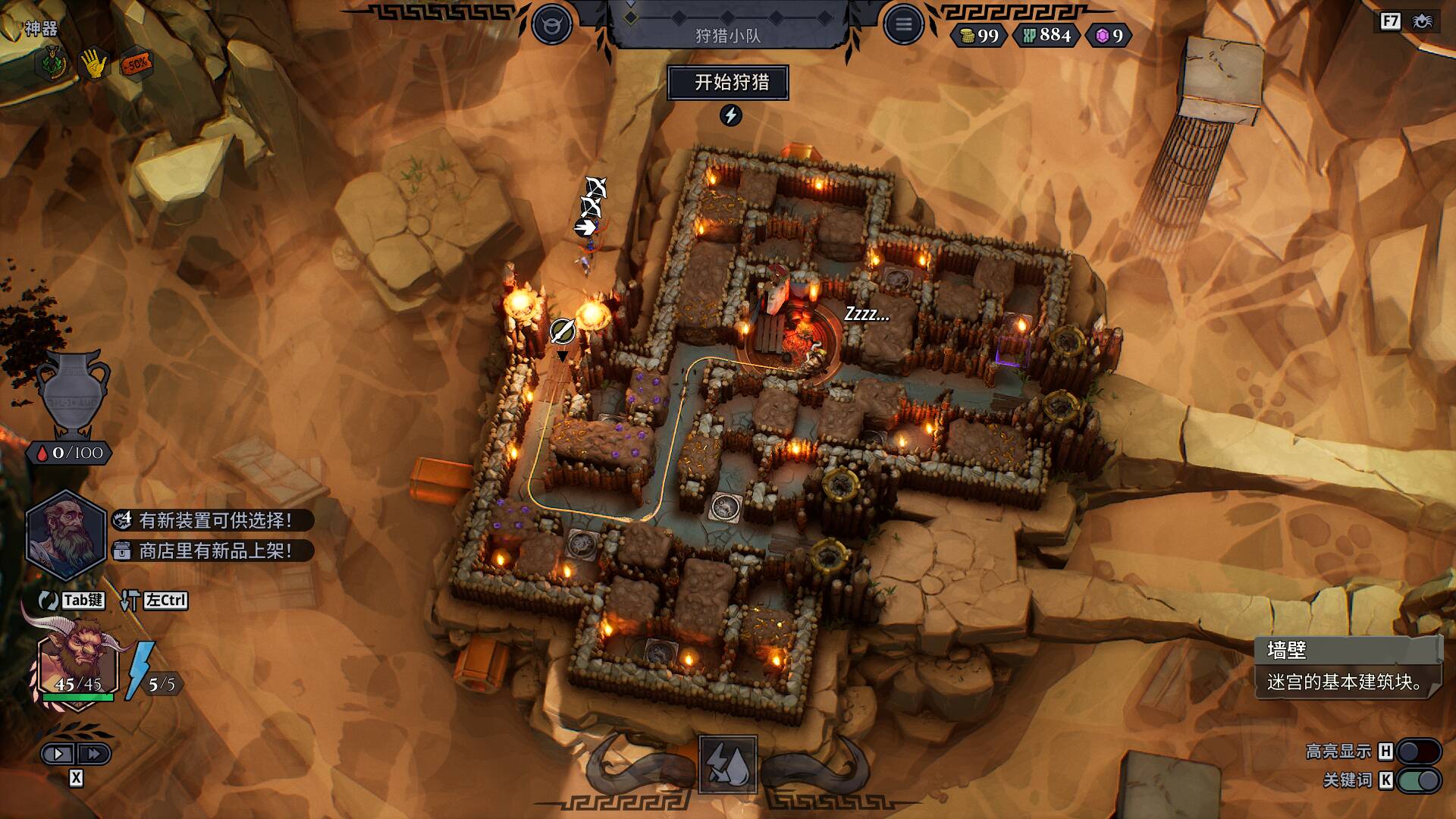
Task: Toggle the 关键词 keywords switch
Action: click(x=1418, y=780)
